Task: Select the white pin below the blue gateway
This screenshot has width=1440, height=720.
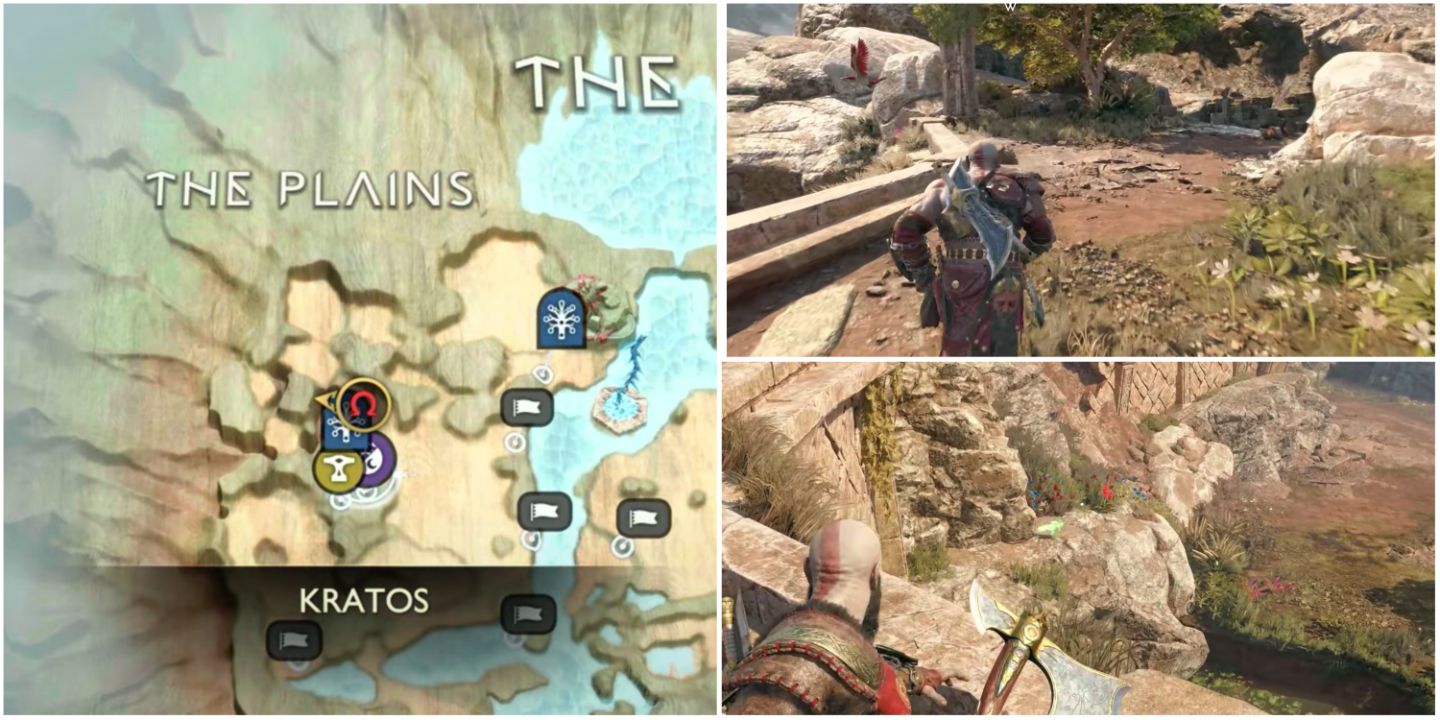Action: (x=542, y=373)
